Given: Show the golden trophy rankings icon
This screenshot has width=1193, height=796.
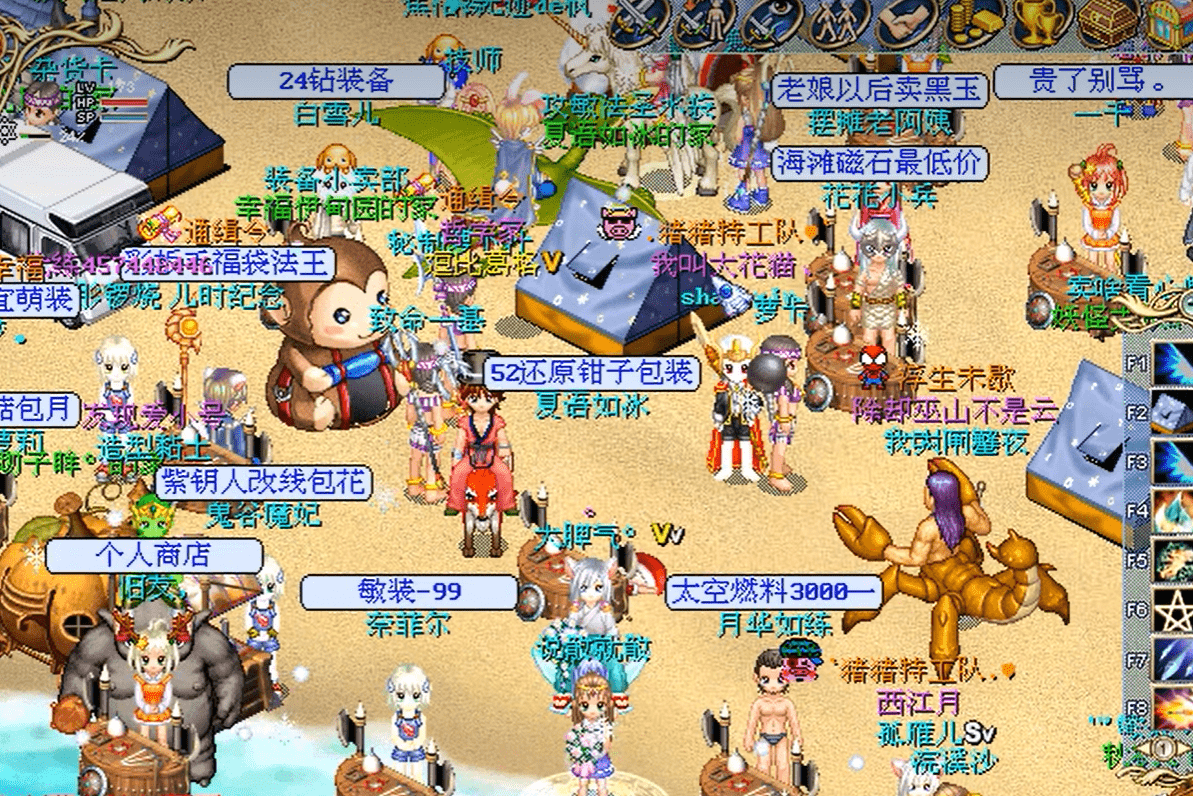Looking at the screenshot, I should click(x=1042, y=20).
